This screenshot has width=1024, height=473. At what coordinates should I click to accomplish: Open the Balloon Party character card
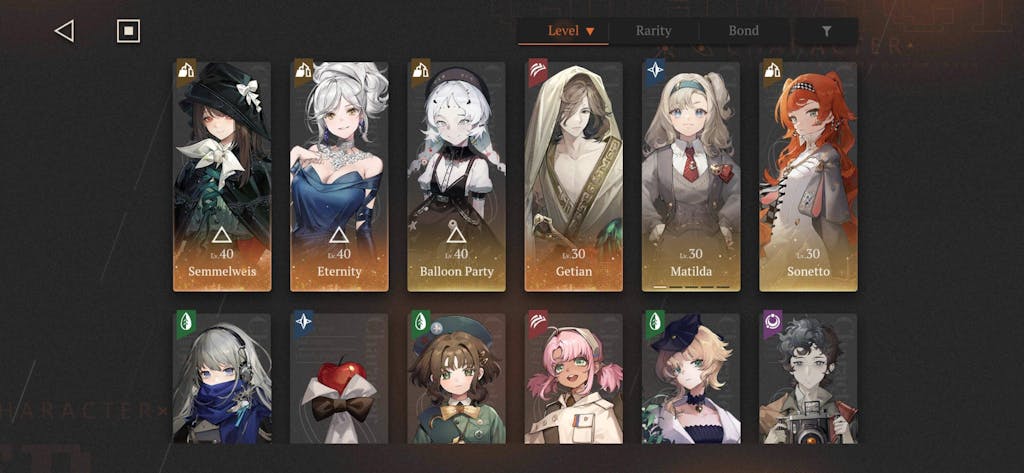click(x=456, y=176)
